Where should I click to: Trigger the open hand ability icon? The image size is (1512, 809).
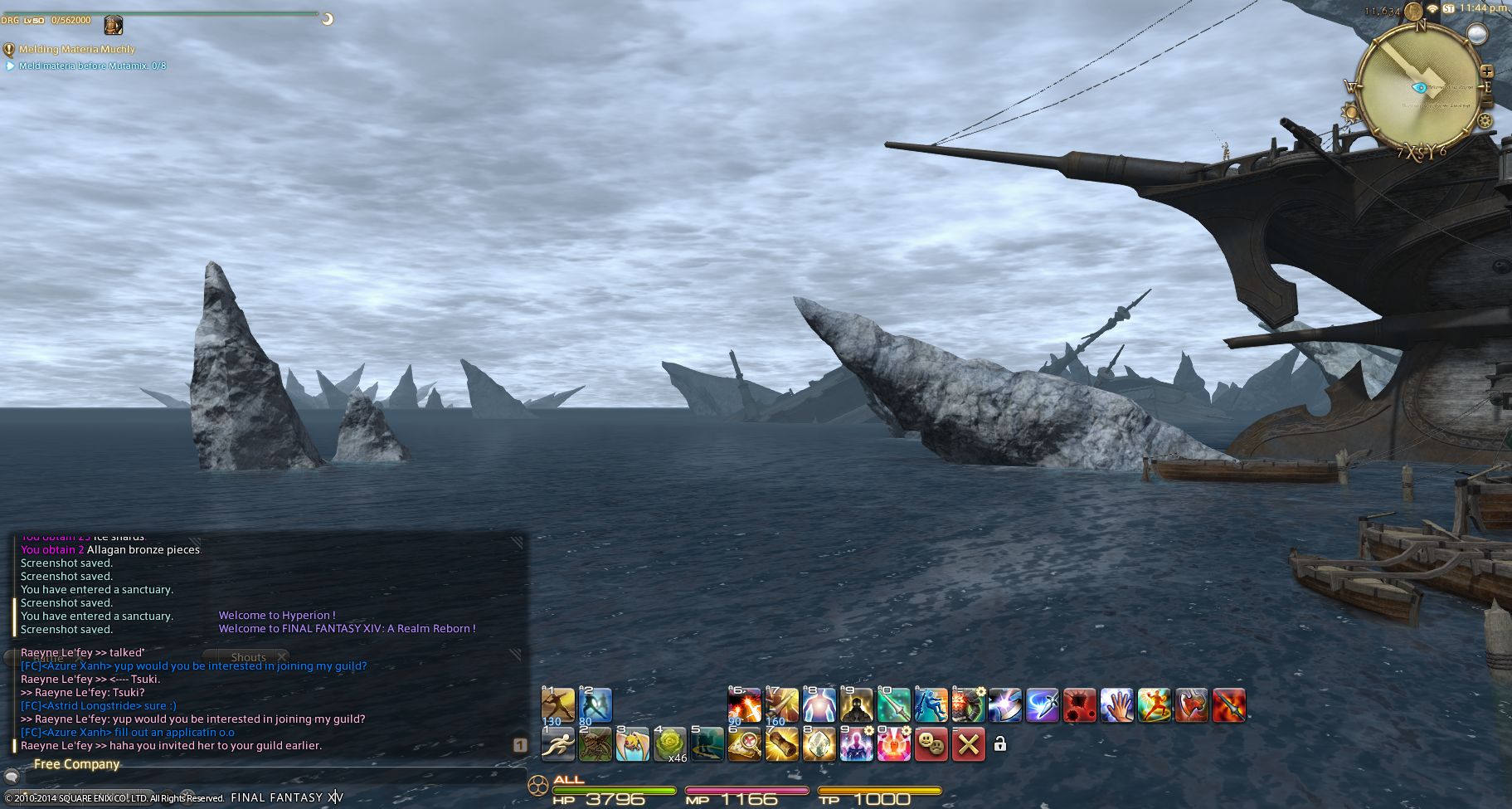[1116, 705]
